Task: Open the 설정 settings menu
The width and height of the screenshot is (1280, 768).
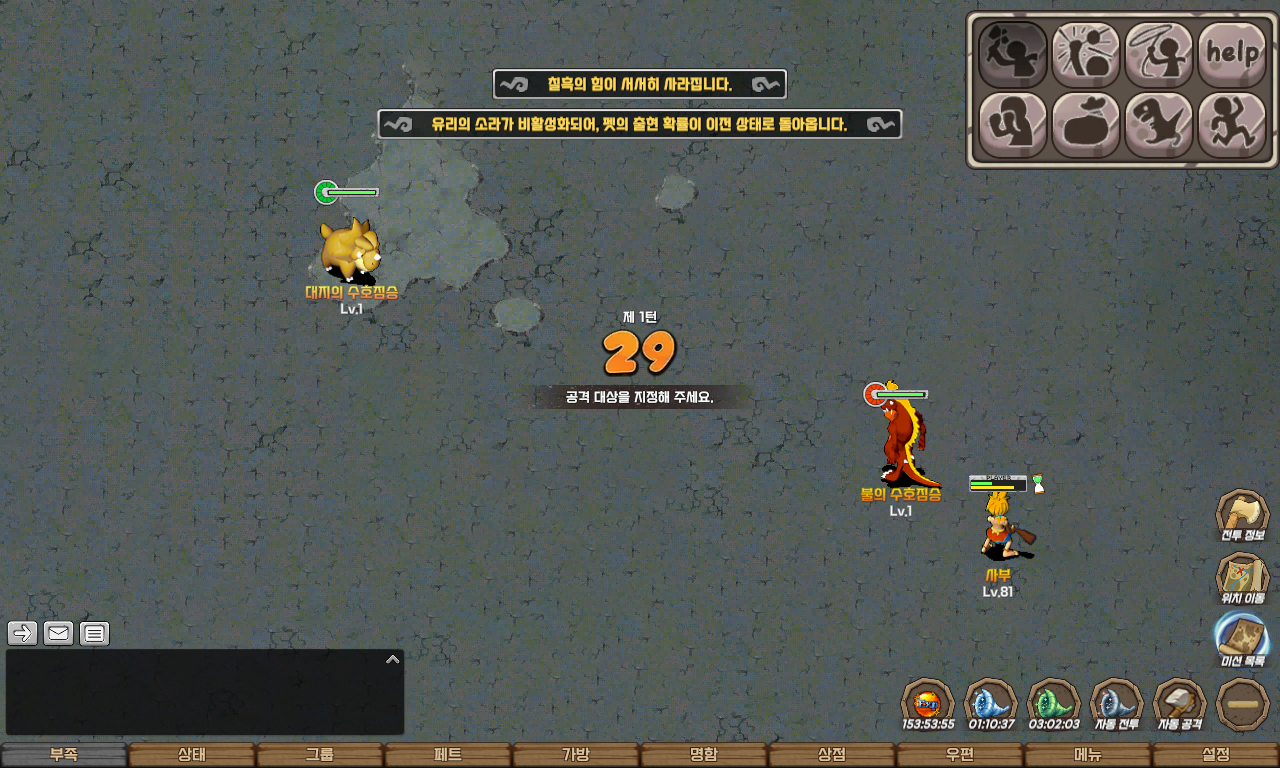Action: point(1215,755)
